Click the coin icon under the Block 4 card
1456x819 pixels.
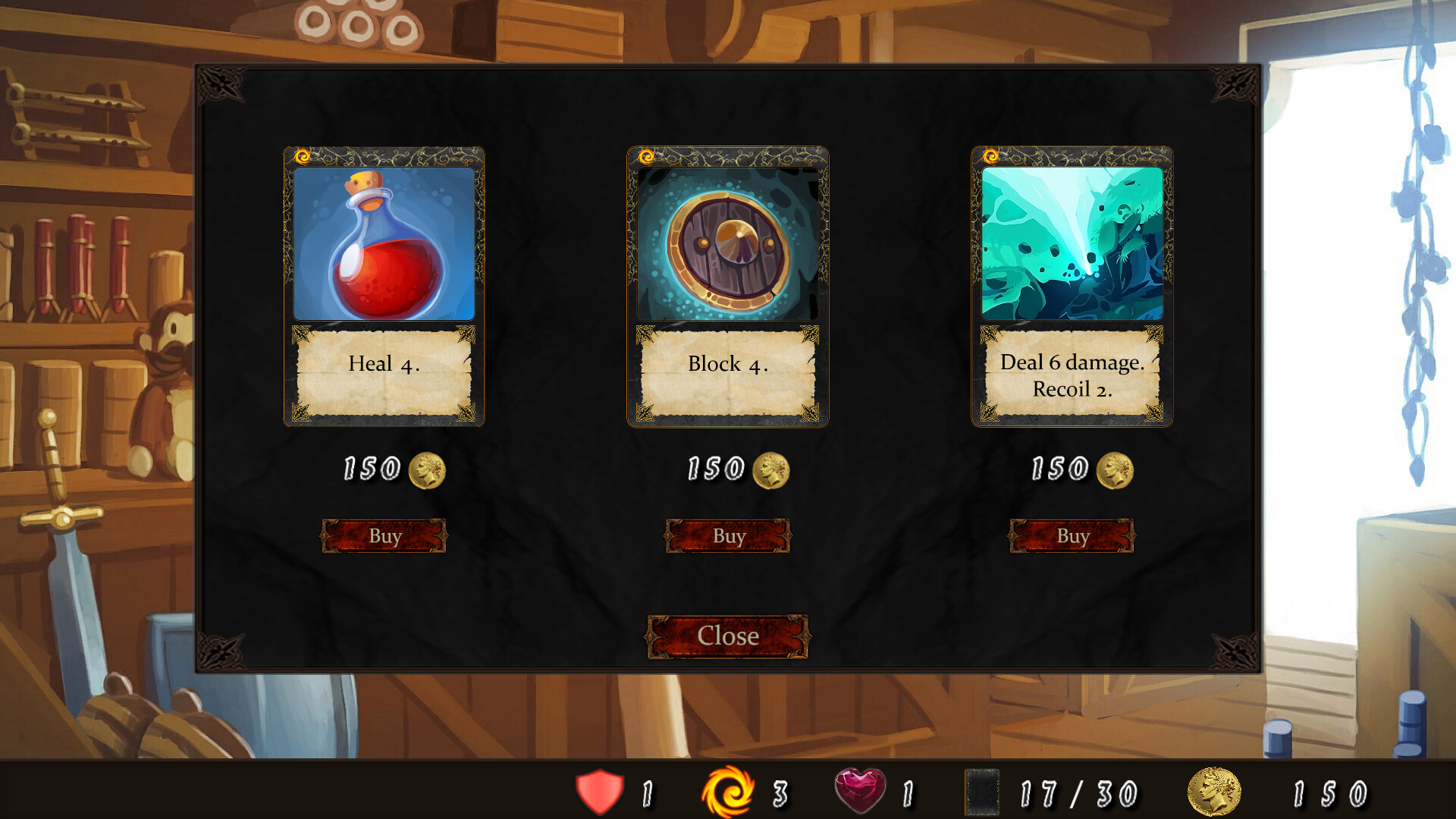(771, 470)
